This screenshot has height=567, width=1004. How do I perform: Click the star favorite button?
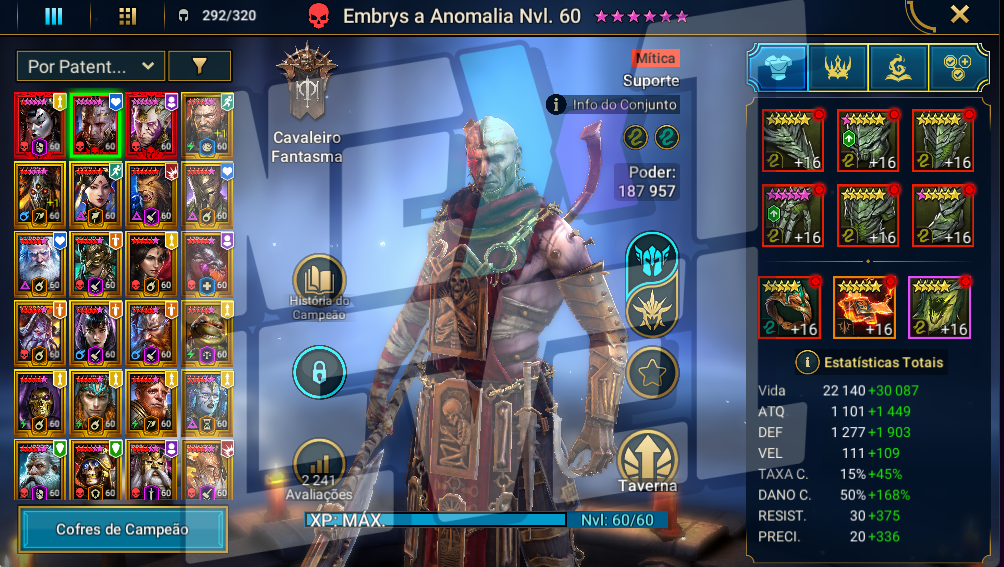[x=652, y=374]
